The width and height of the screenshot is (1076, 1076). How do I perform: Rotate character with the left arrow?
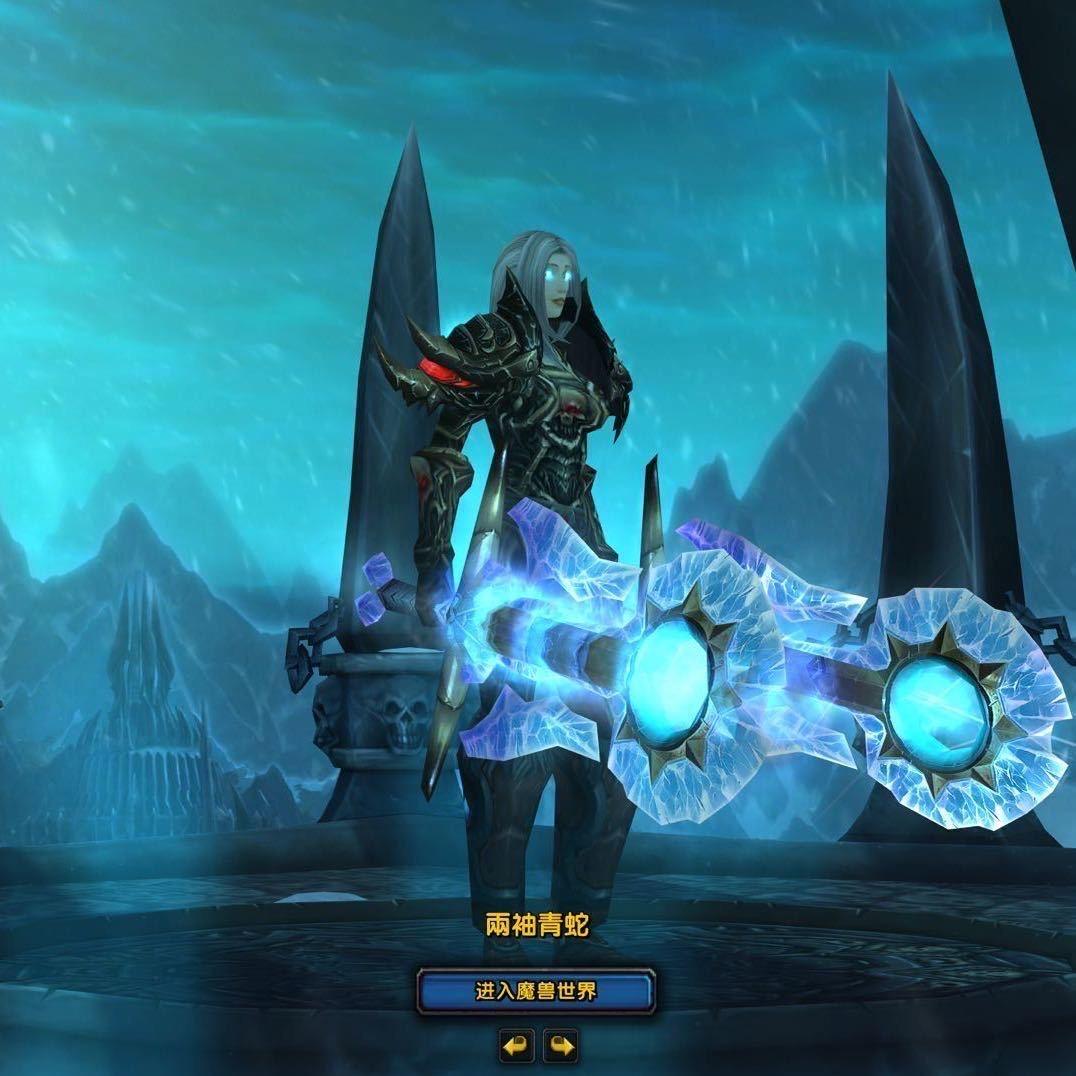517,1046
